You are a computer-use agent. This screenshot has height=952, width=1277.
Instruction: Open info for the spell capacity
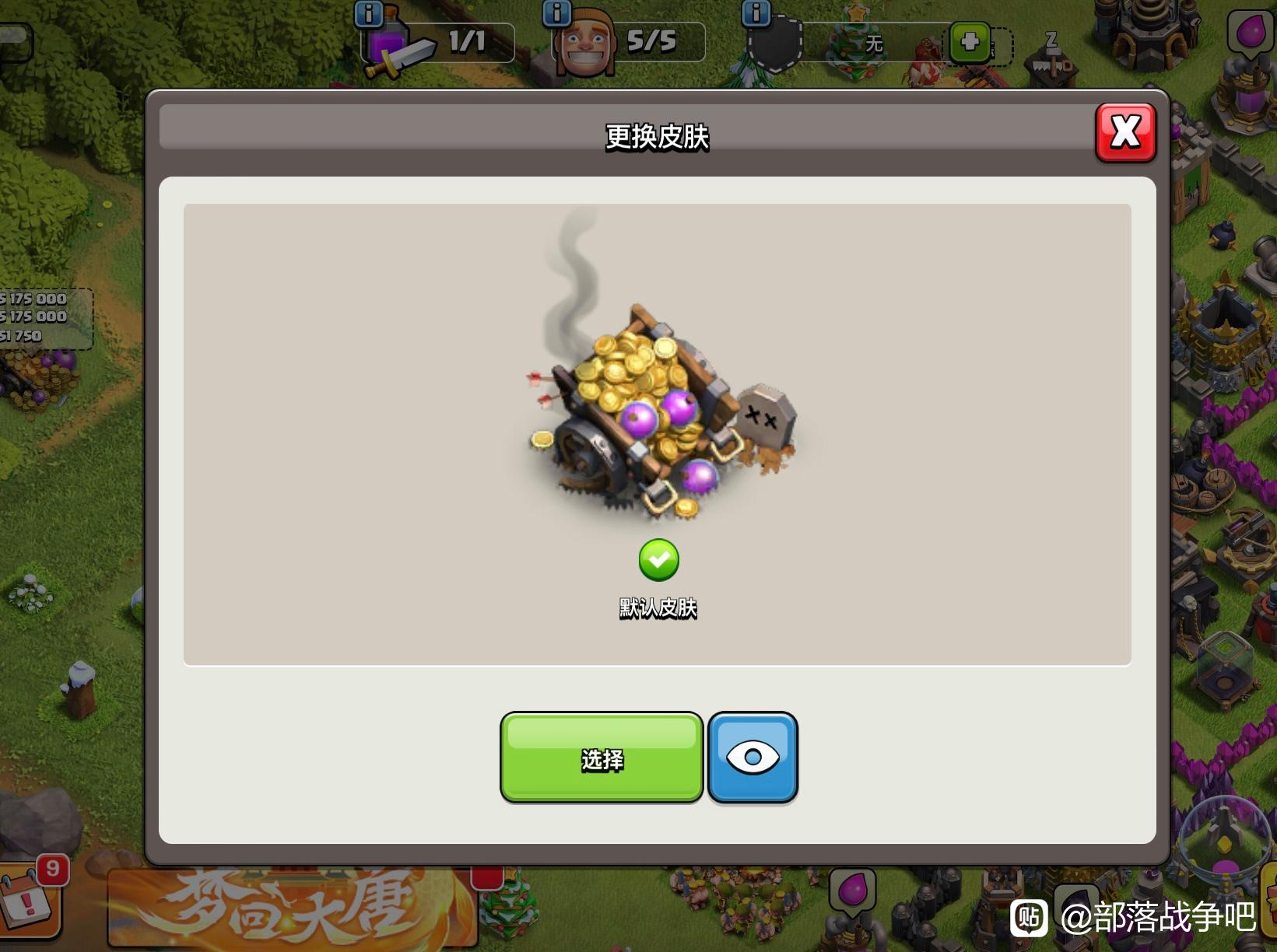click(x=368, y=13)
